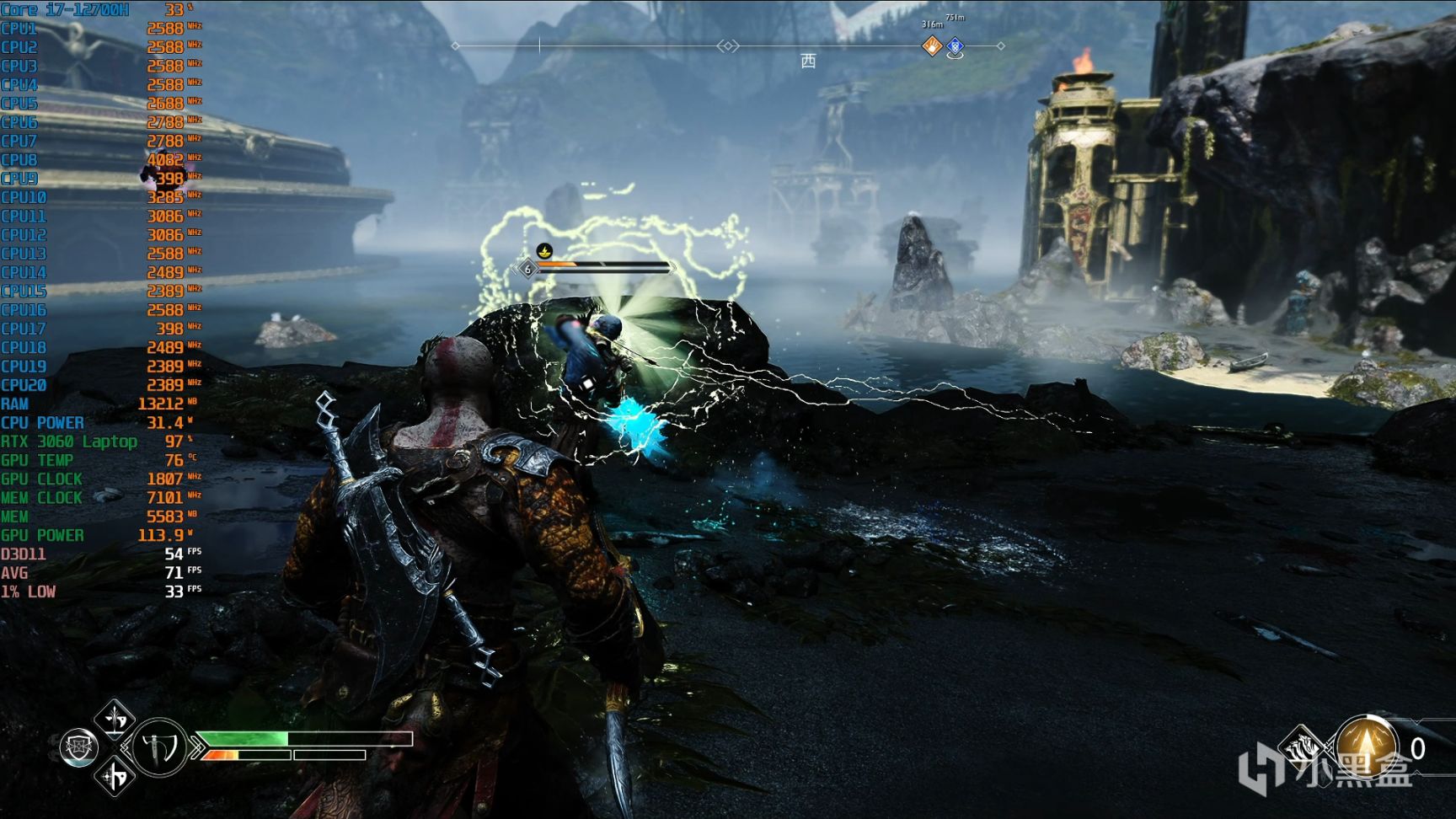Select the Leviathan Axe weapon icon
1456x819 pixels.
point(159,747)
